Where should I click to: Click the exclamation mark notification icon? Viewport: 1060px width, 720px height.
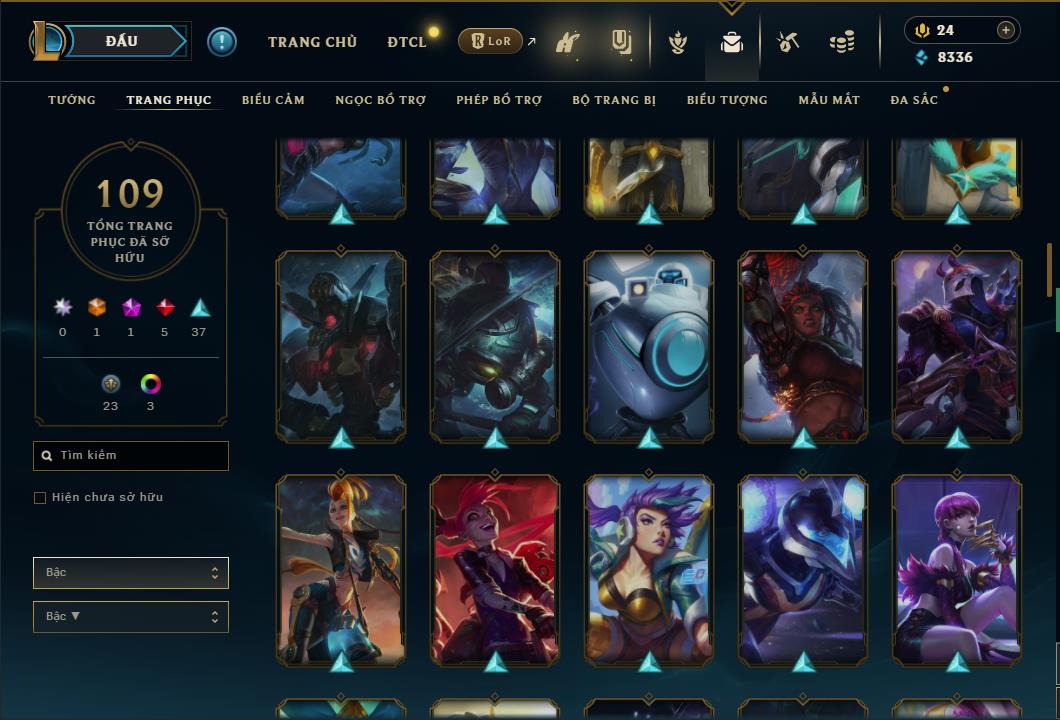pyautogui.click(x=222, y=41)
